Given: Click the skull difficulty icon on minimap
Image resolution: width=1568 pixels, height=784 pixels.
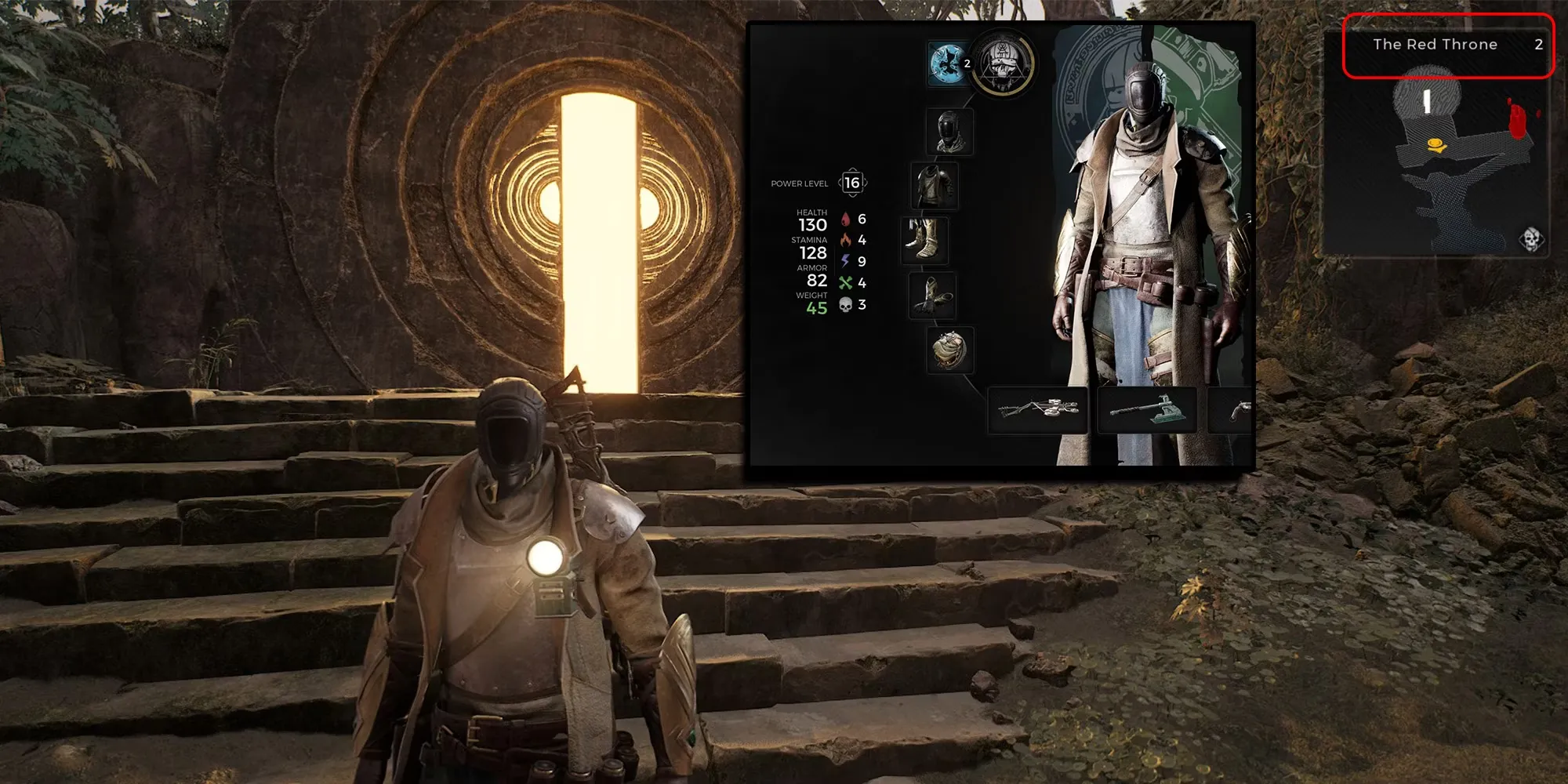Looking at the screenshot, I should click(1531, 238).
